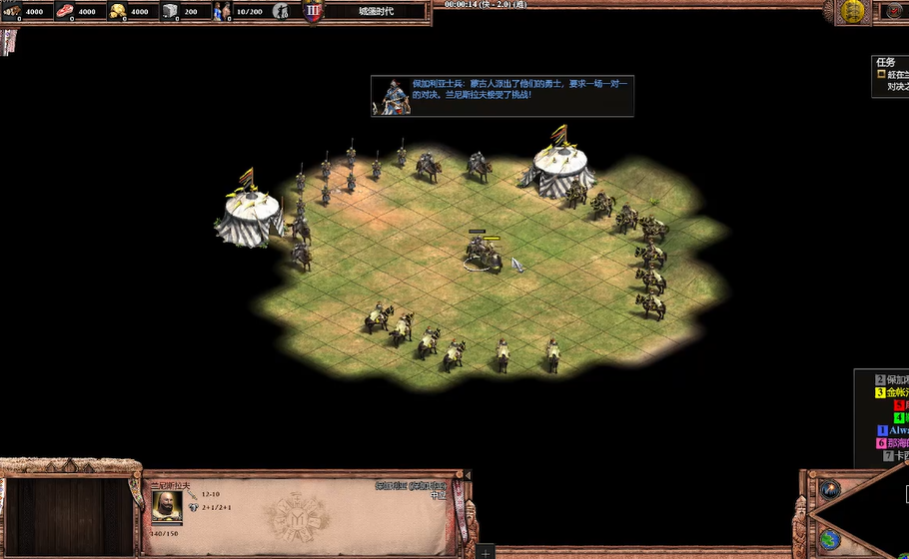The image size is (909, 559).
Task: Toggle the signal flare minimap button
Action: [830, 489]
